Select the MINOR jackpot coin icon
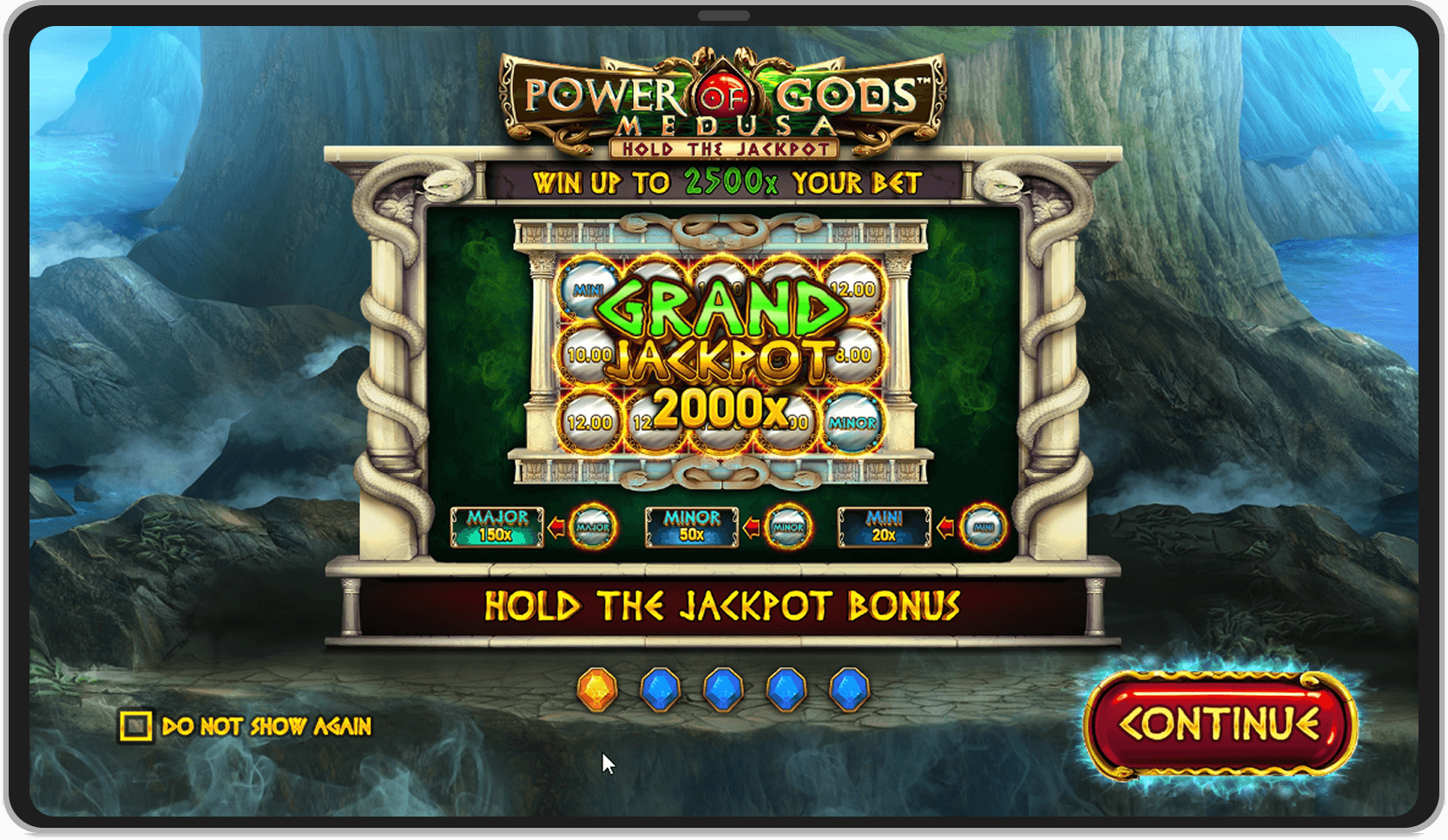This screenshot has width=1448, height=840. tap(787, 526)
